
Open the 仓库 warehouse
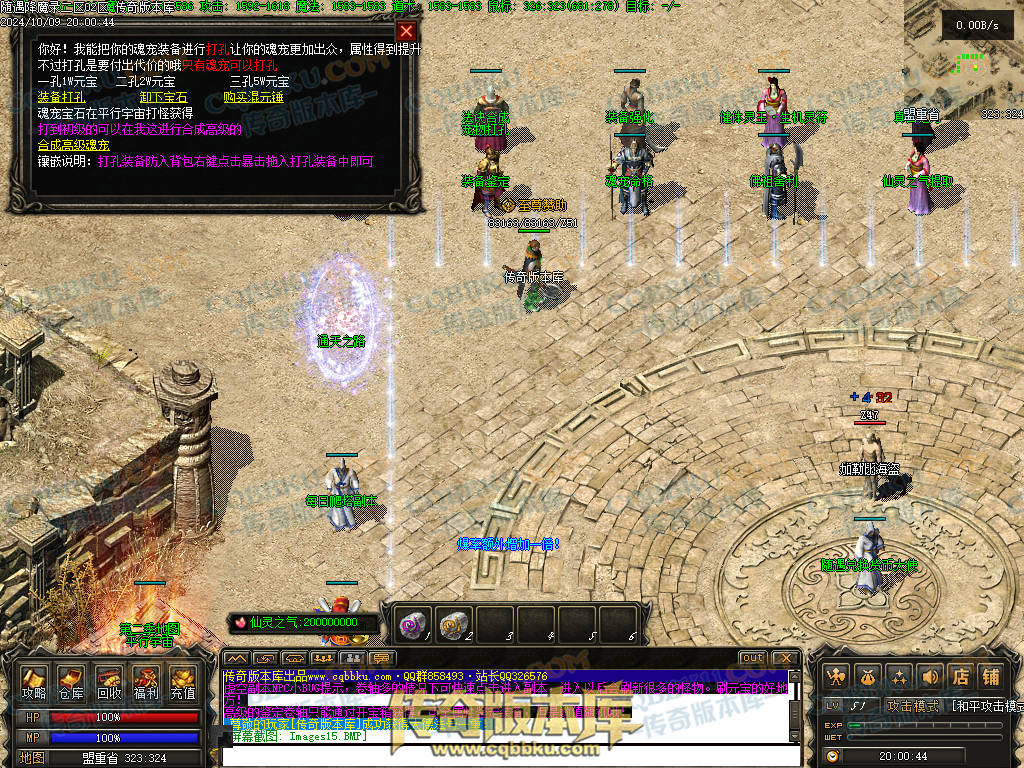[x=71, y=682]
